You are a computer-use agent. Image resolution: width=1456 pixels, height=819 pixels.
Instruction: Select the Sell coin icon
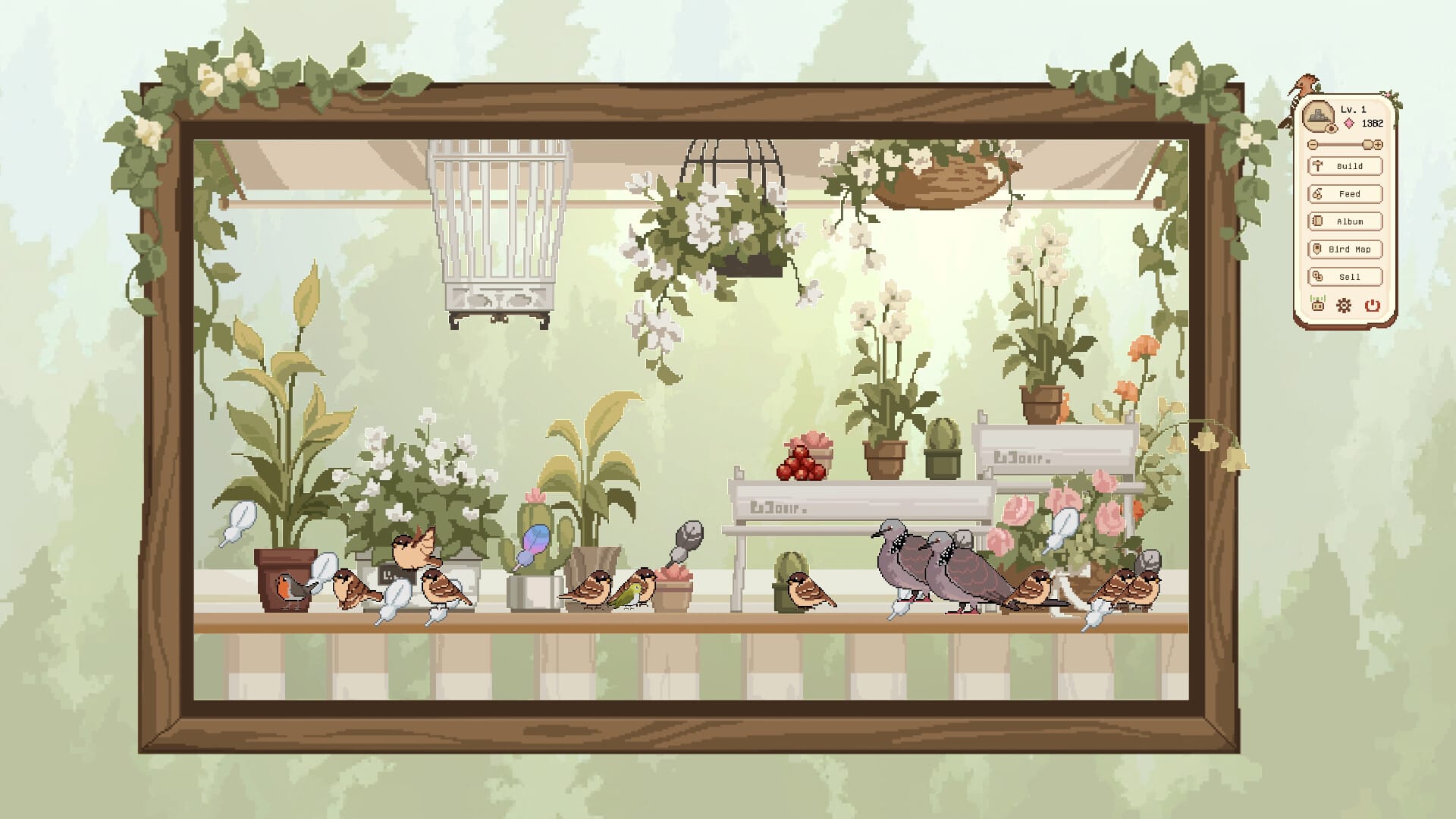point(1317,276)
